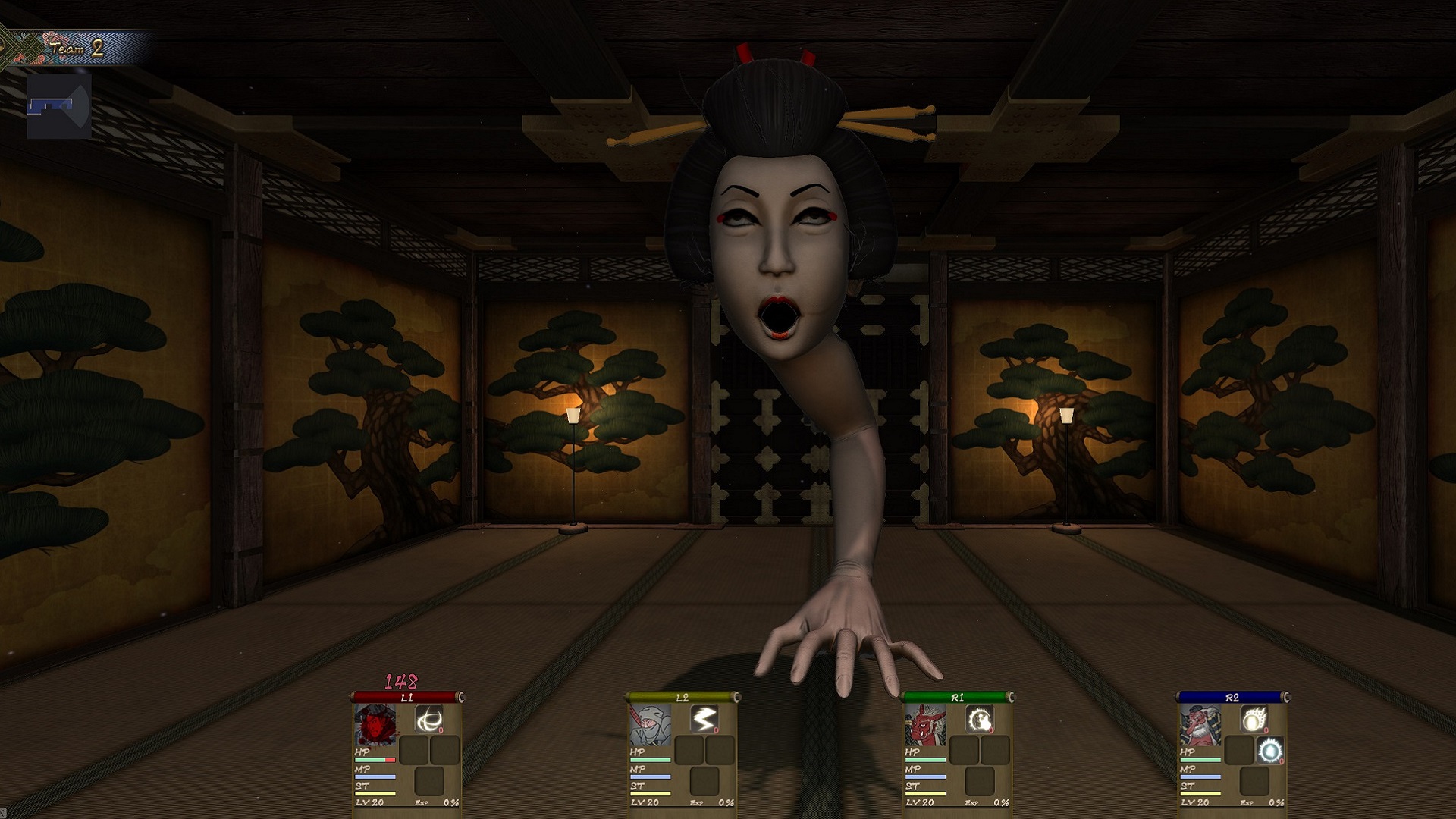
Task: Trigger the glowing ring skill in R1
Action: (x=979, y=720)
